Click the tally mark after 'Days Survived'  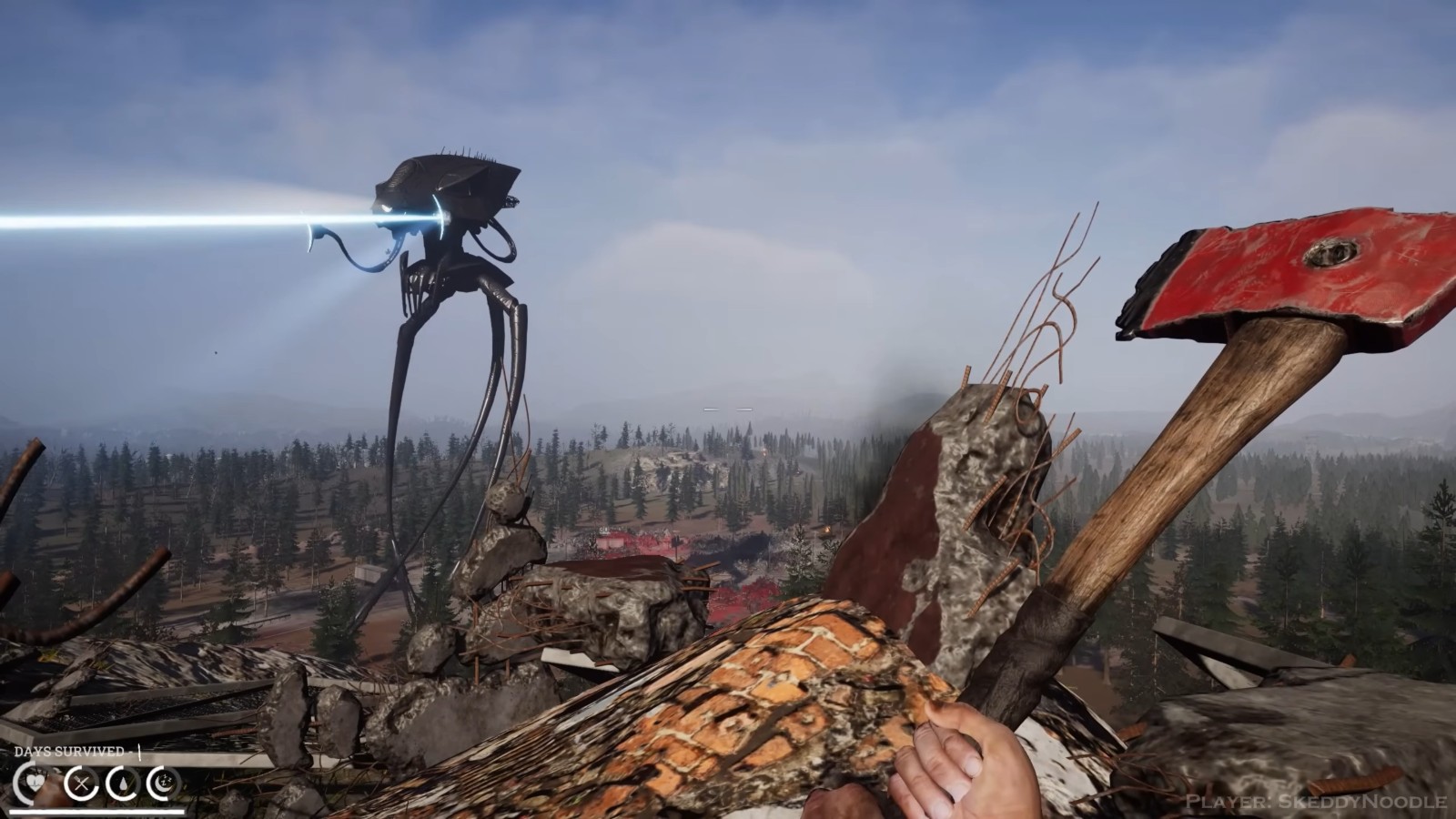[x=141, y=753]
